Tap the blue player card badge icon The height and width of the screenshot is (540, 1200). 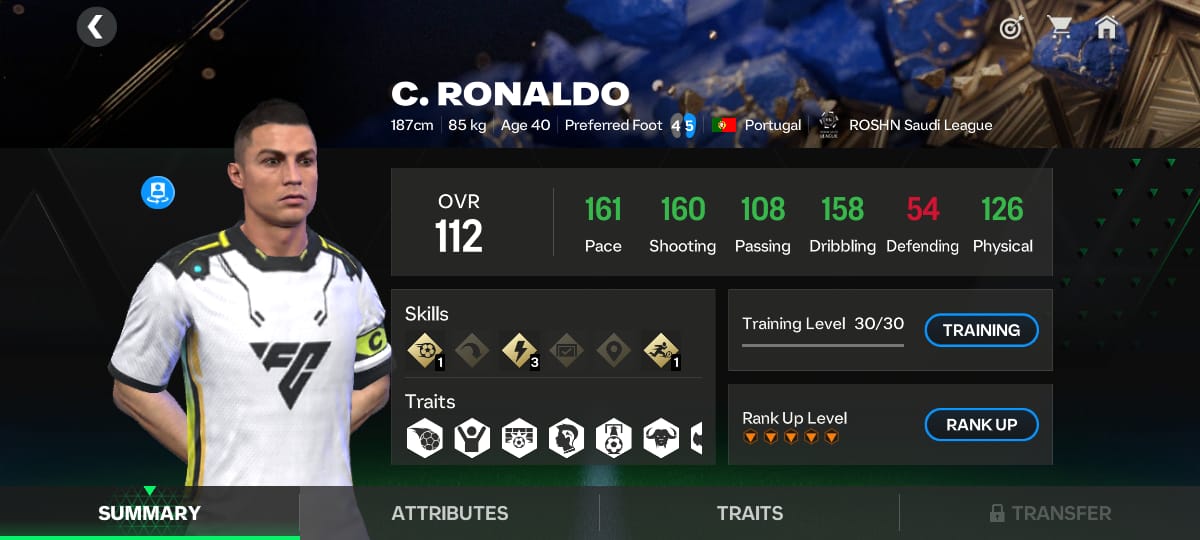coord(158,192)
